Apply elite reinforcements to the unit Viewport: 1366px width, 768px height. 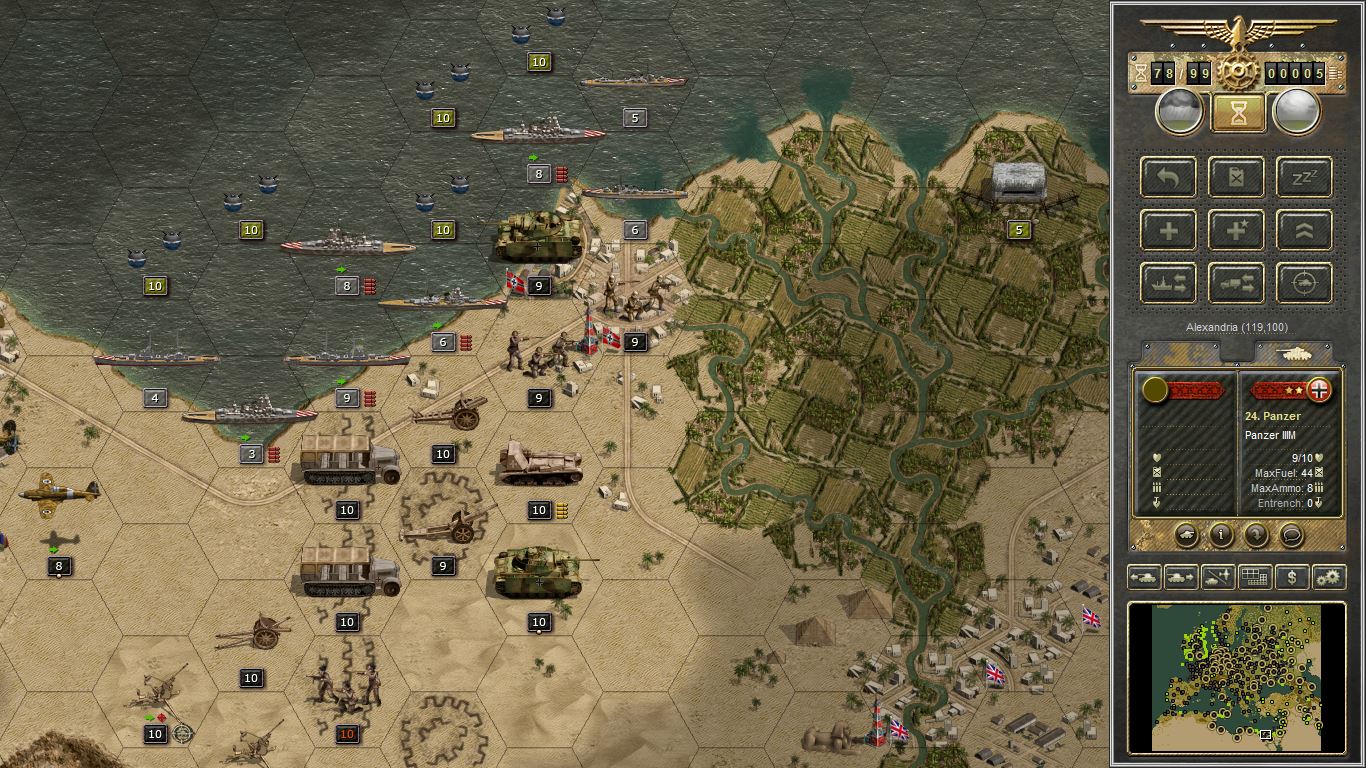[x=1236, y=230]
